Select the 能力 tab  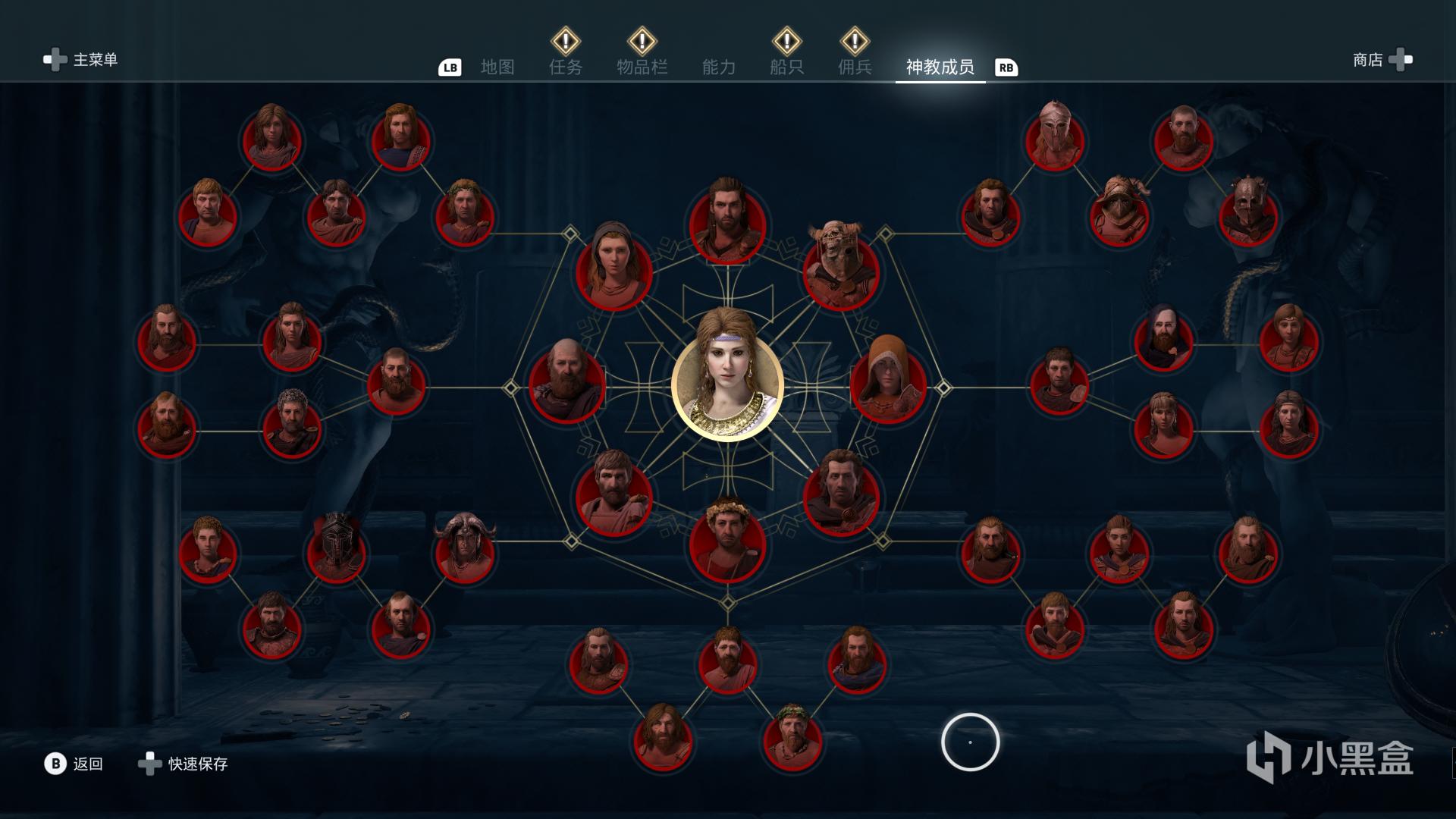(719, 67)
